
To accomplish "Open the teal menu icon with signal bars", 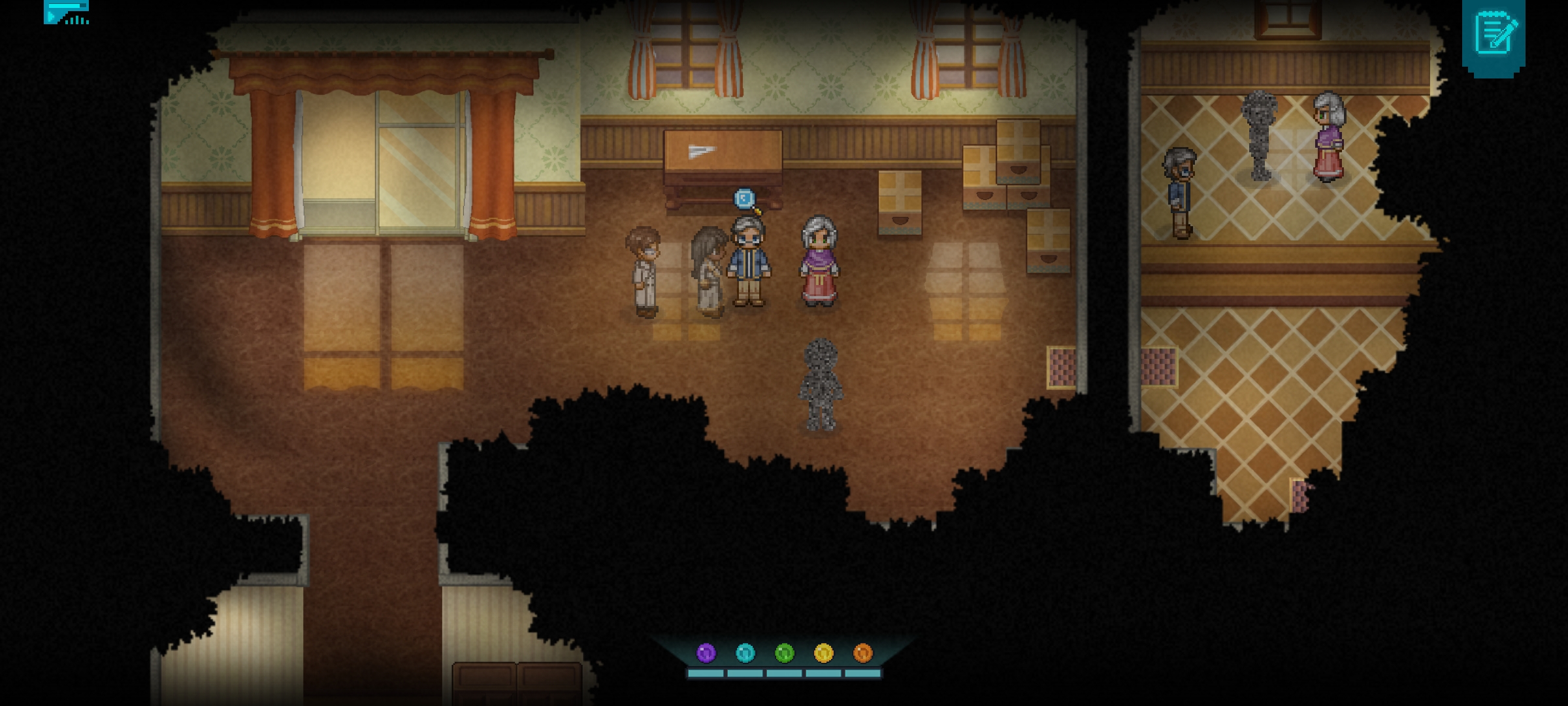I will 66,12.
